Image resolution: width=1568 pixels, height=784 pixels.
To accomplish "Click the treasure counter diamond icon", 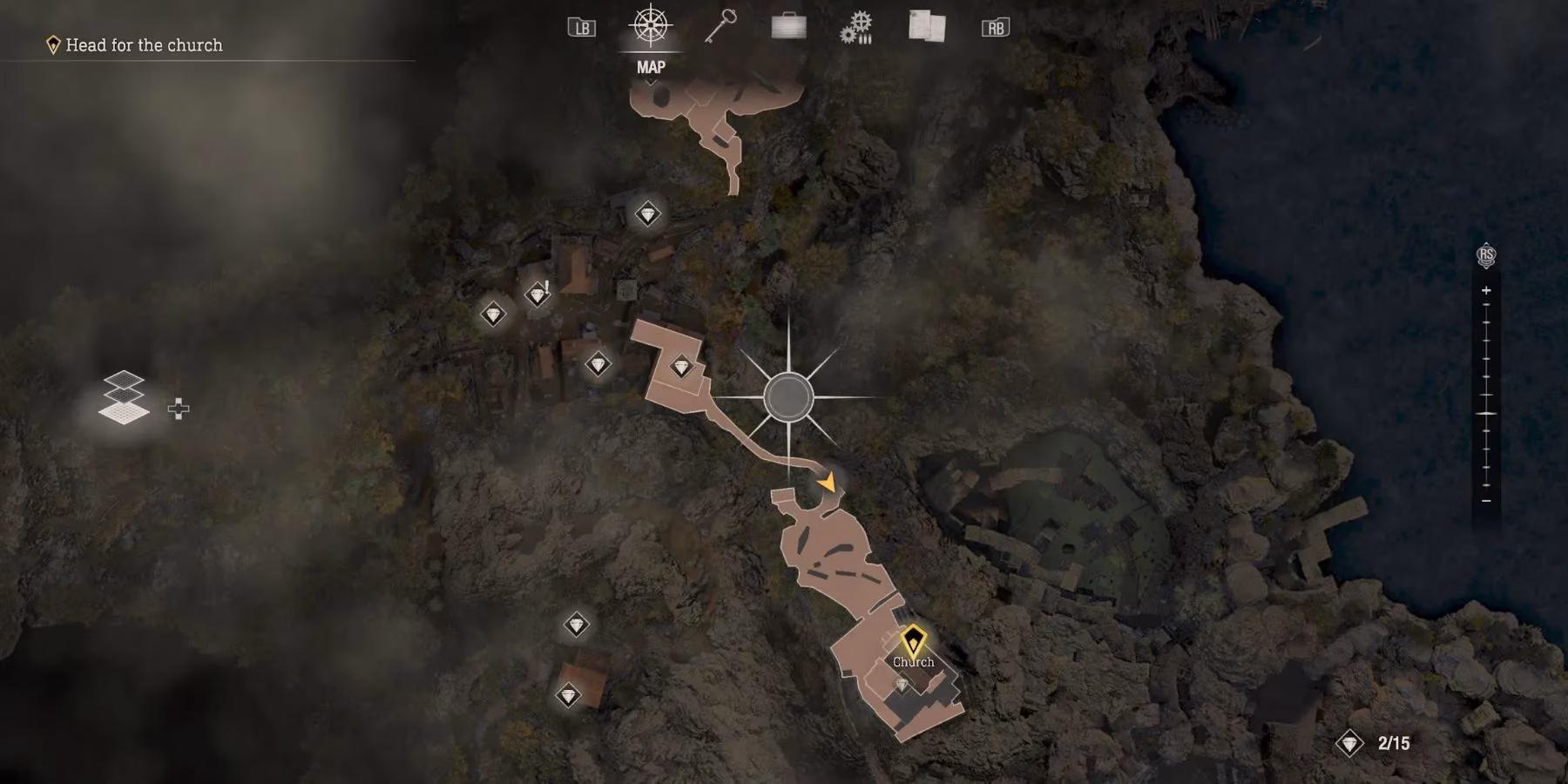I will (x=1349, y=743).
